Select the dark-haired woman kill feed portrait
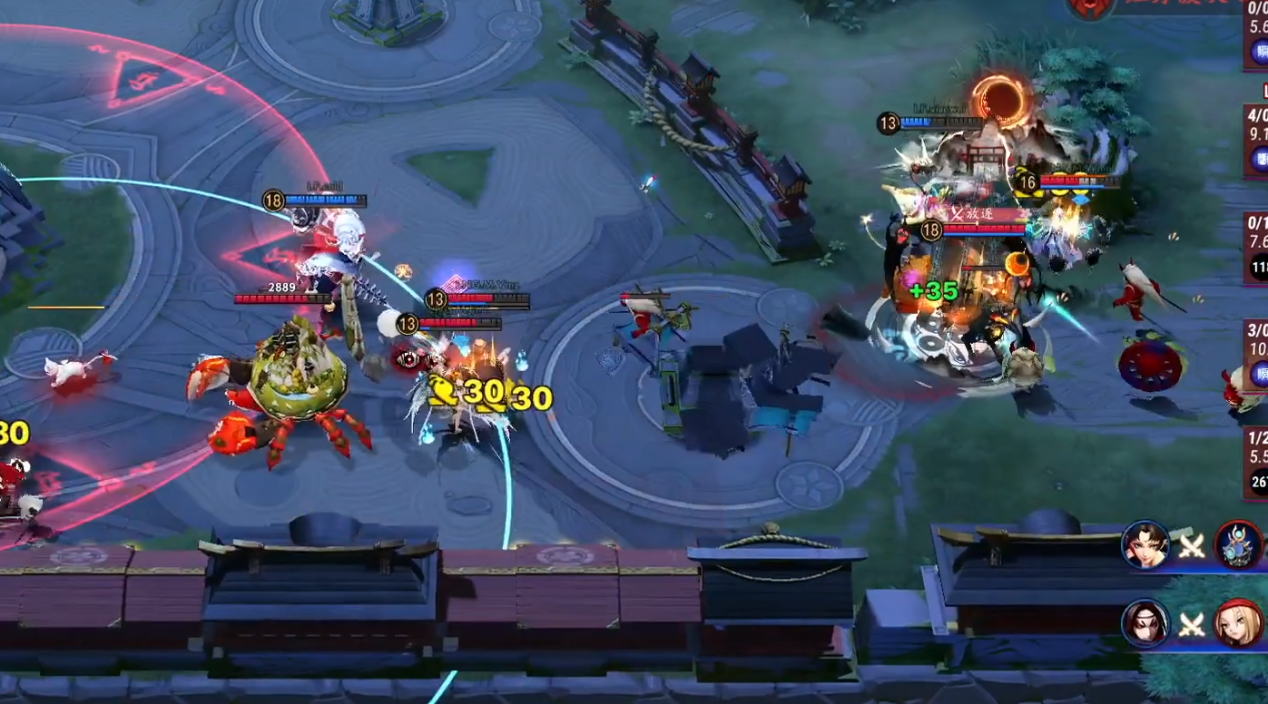 point(1145,546)
